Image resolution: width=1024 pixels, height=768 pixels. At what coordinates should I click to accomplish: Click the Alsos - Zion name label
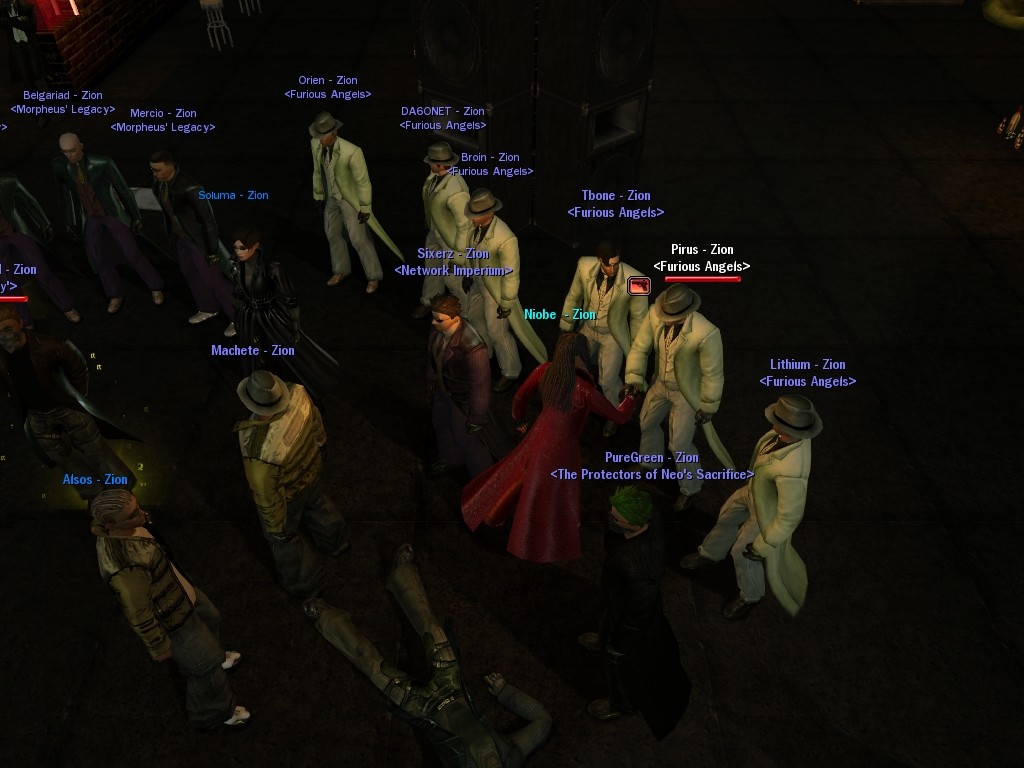(95, 480)
